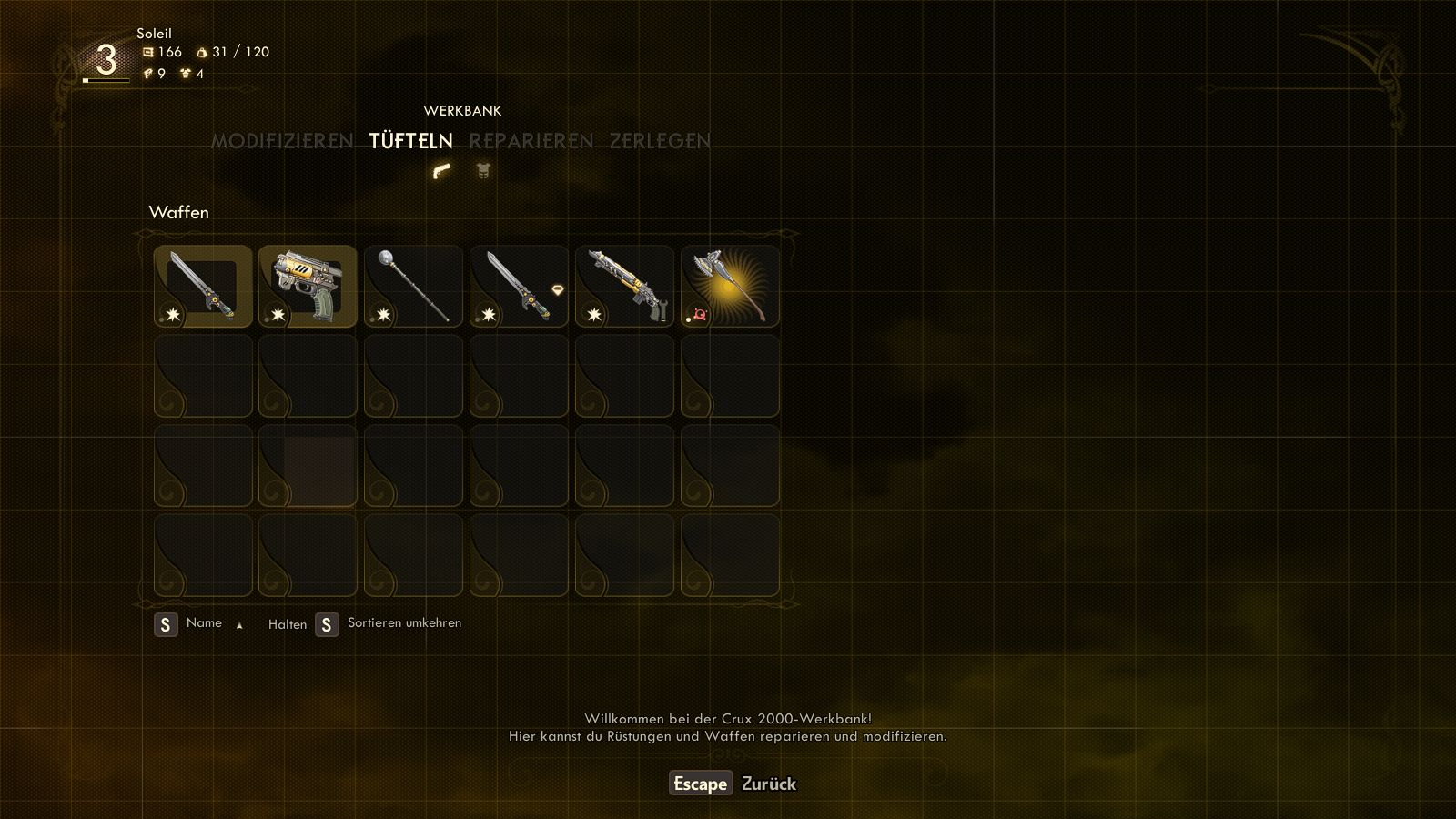Click the S key sort control next to Name

[166, 624]
